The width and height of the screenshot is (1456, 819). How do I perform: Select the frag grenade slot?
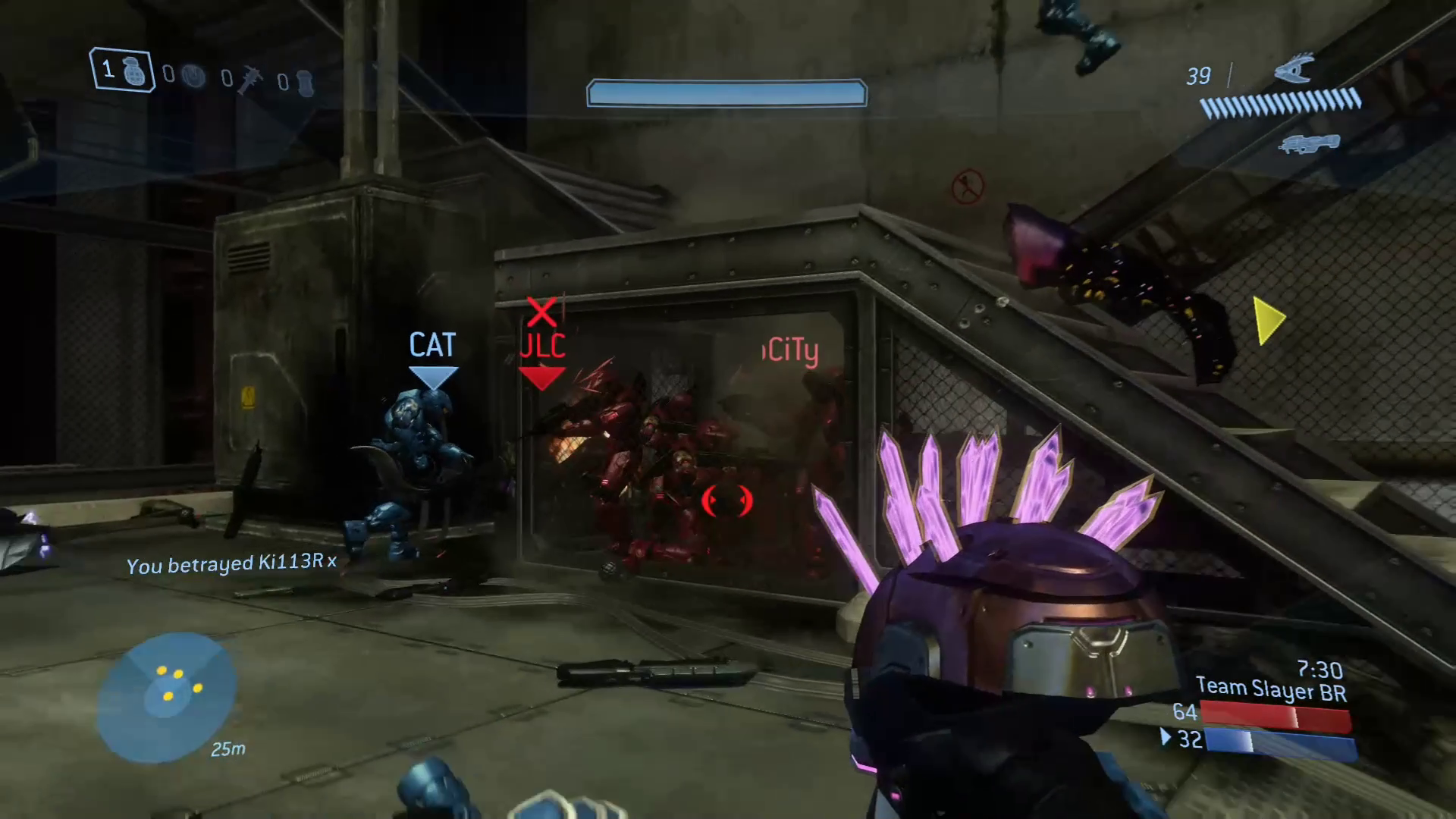[123, 71]
